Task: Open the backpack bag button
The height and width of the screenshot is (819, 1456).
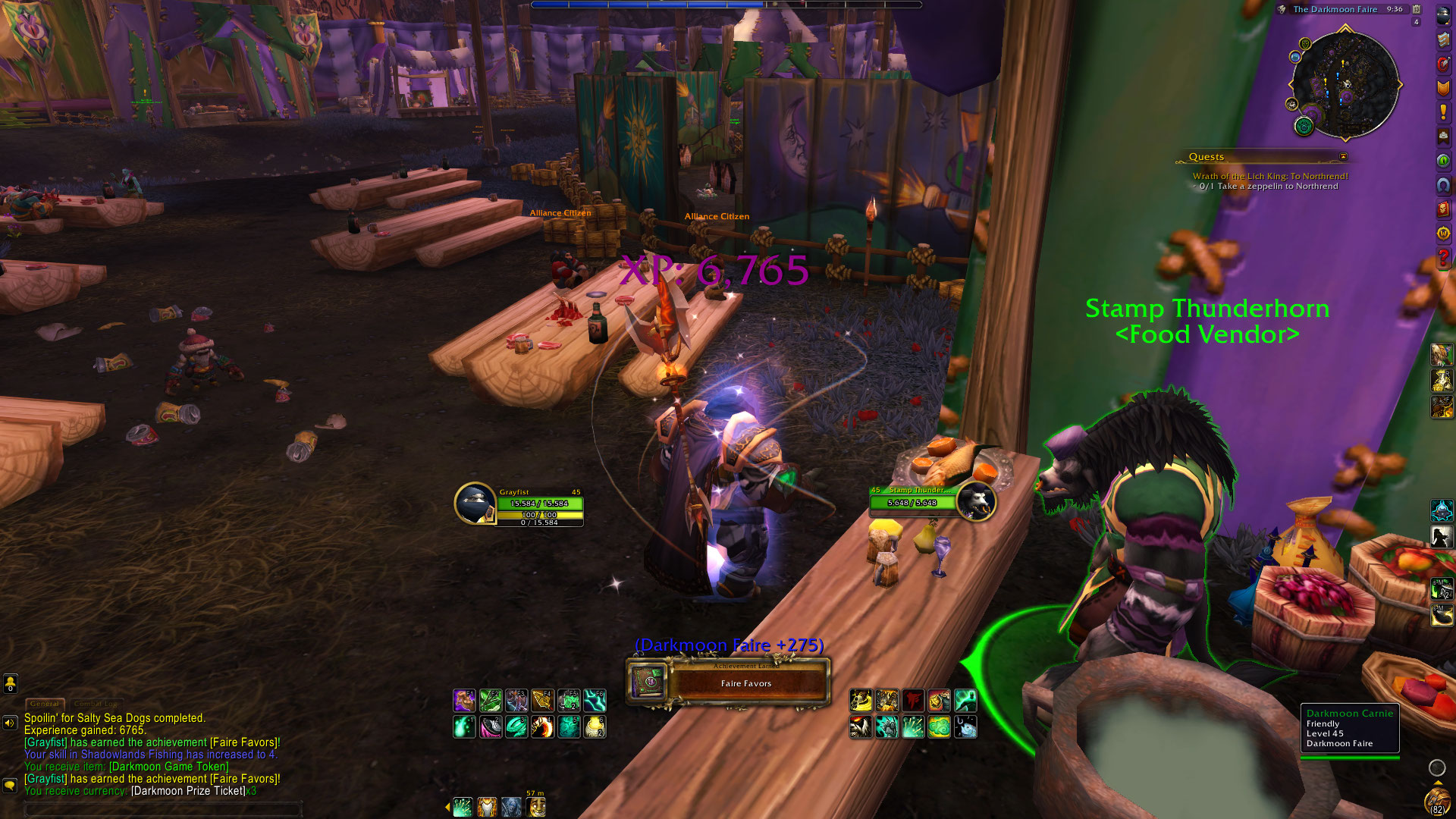Action: (1436, 799)
